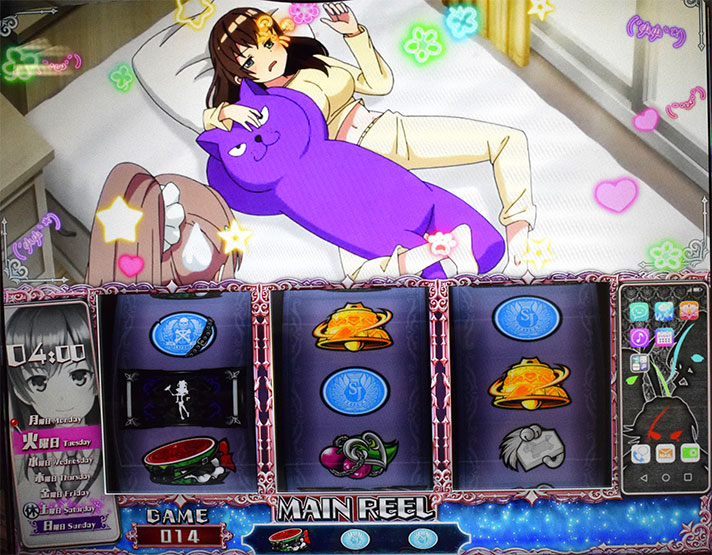Tap the phone's square recent-apps button
The image size is (712, 555).
(x=688, y=477)
